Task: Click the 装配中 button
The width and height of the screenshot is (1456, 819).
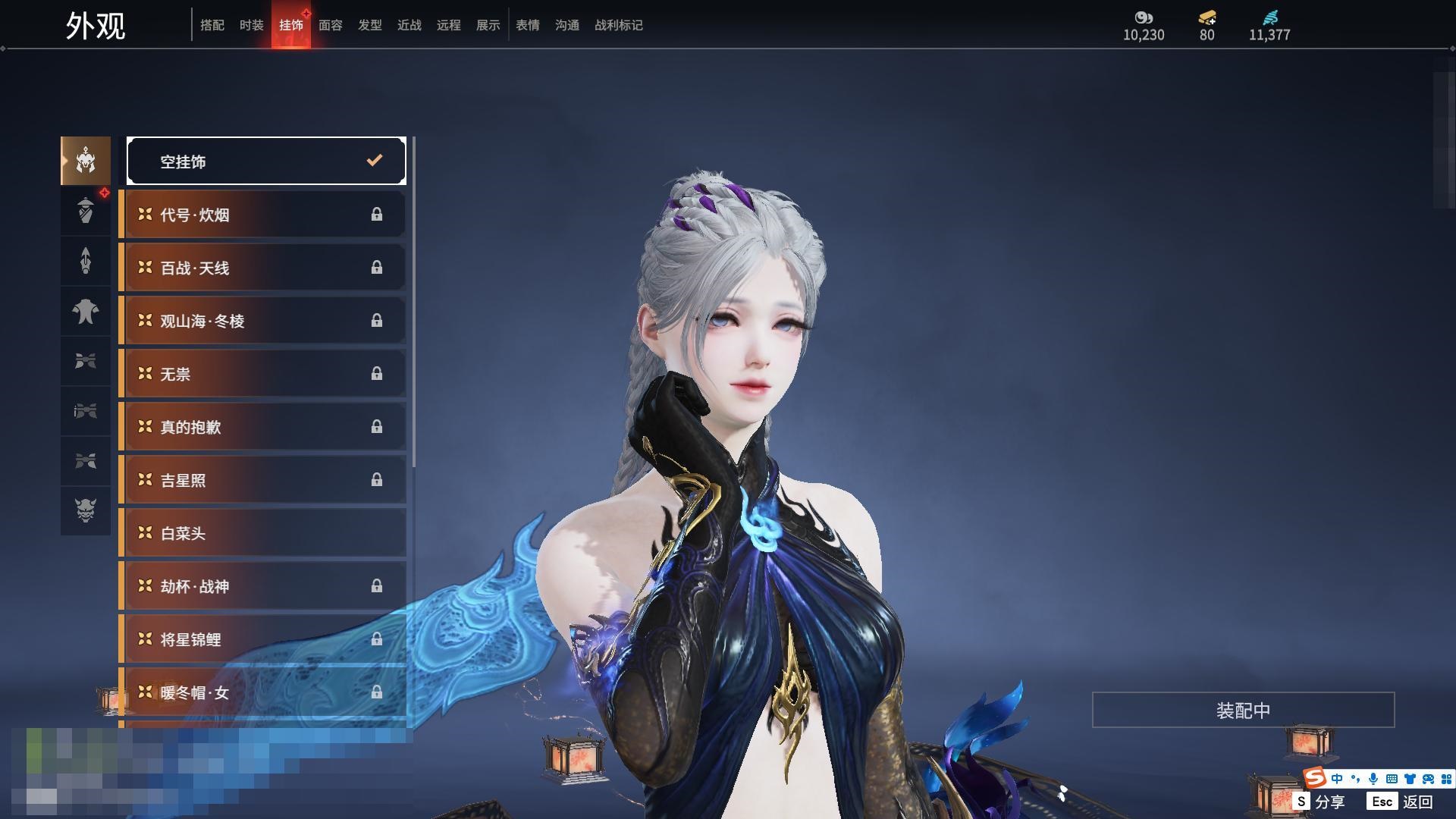Action: click(x=1243, y=710)
